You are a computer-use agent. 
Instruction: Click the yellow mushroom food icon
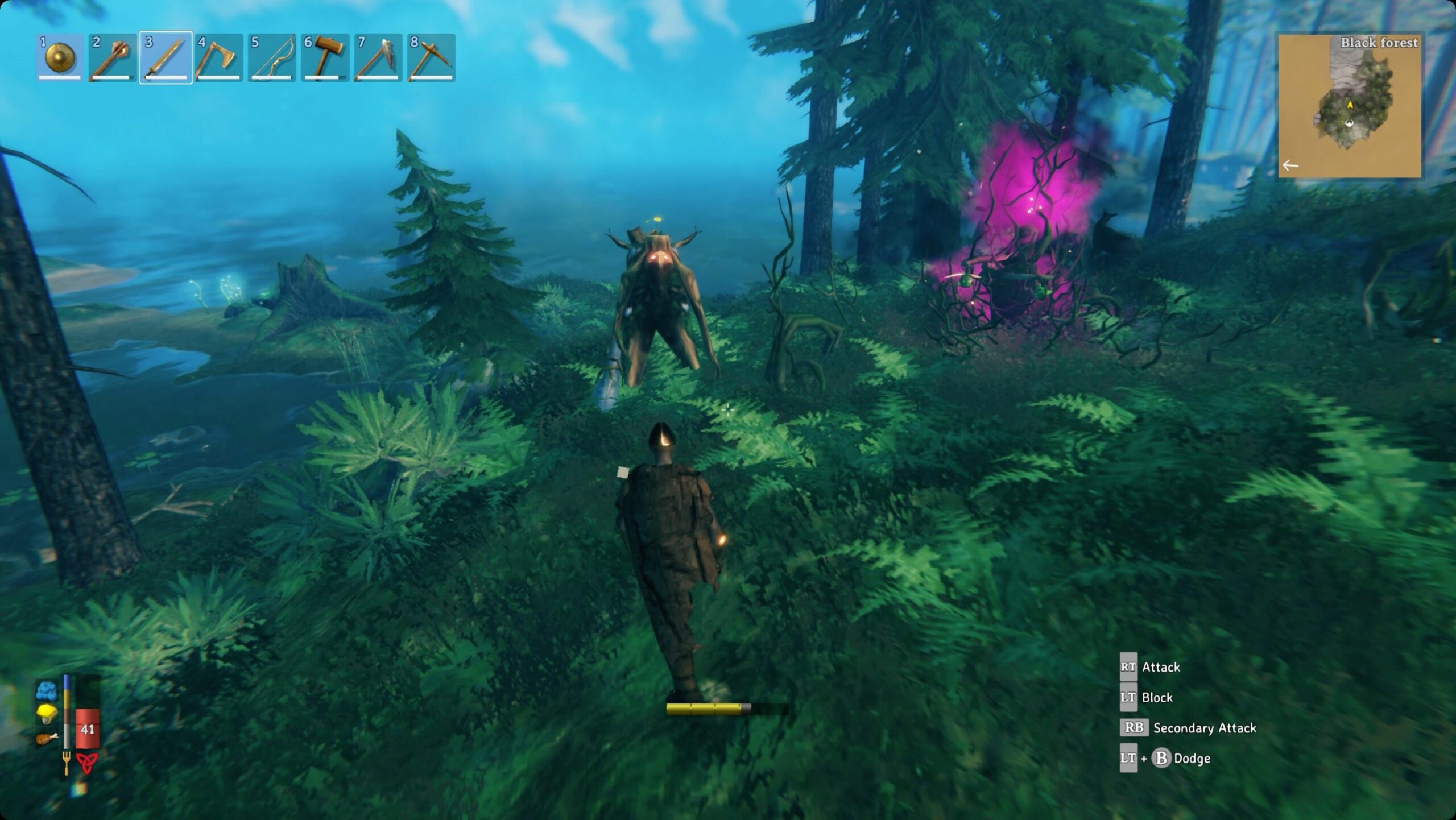47,714
